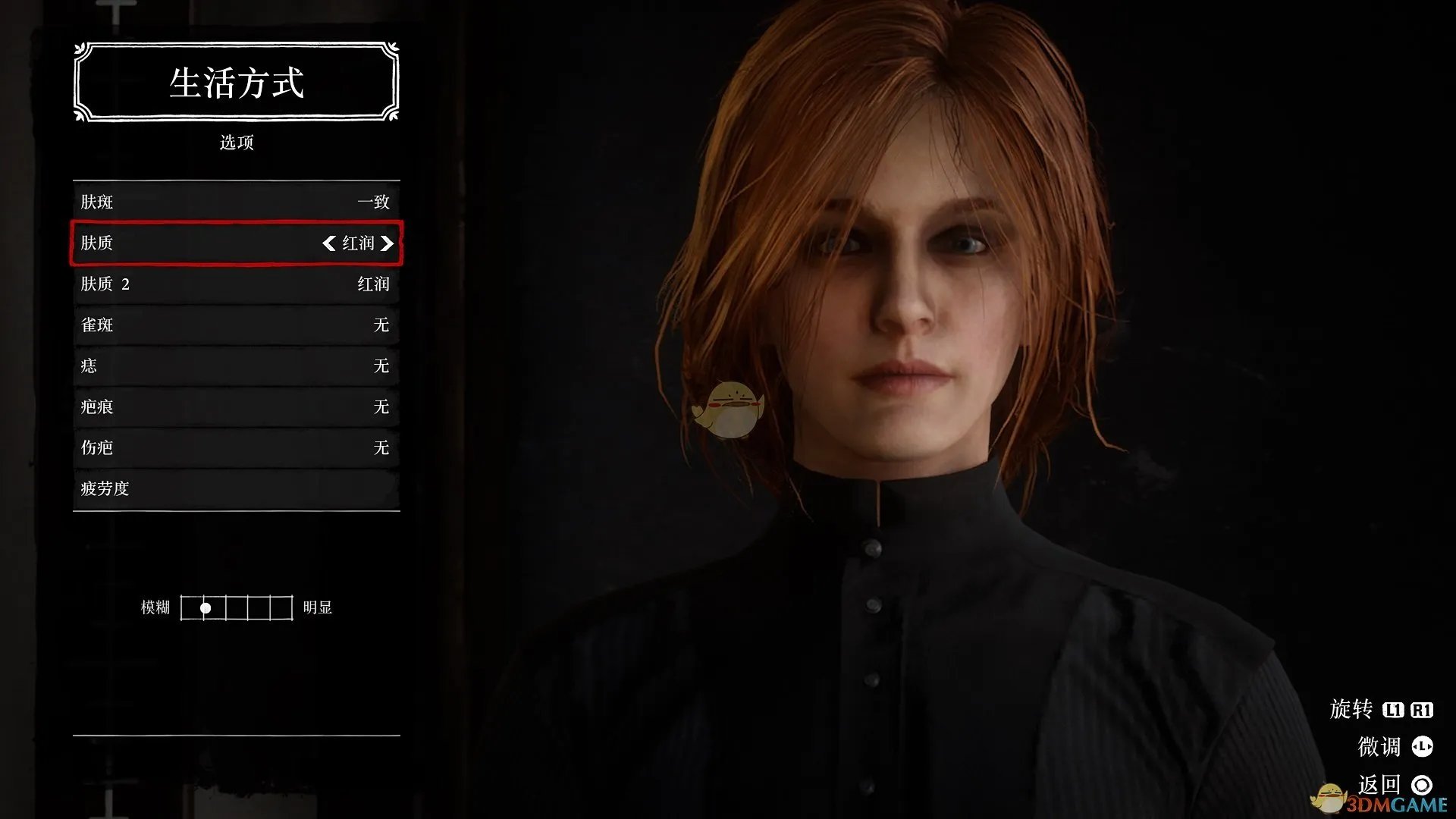
Task: Select the 肤斑 option row
Action: pos(236,202)
